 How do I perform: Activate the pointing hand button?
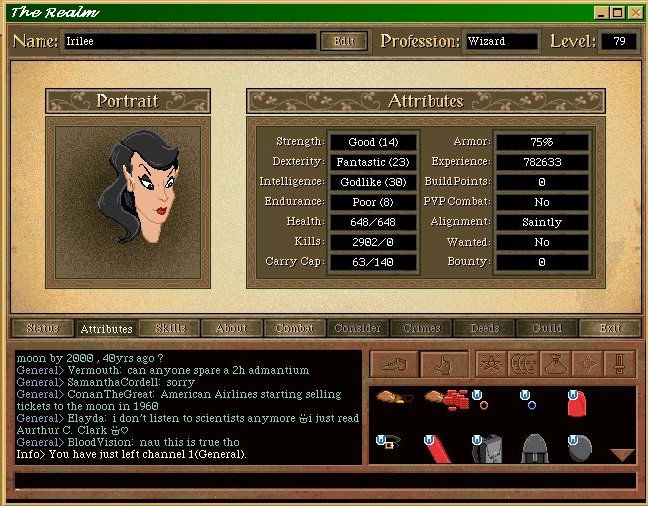[443, 364]
